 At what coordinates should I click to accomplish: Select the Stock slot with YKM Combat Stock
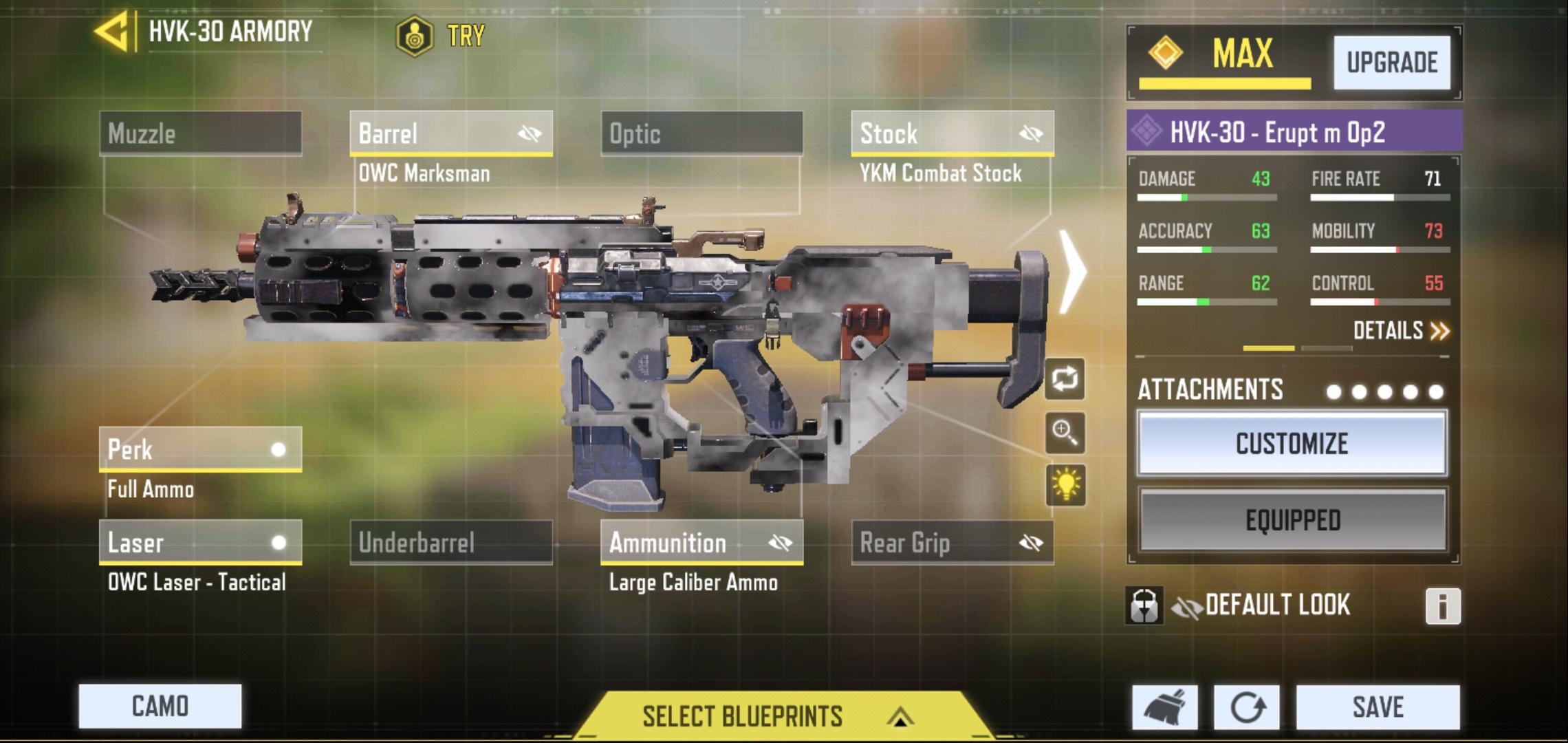click(x=952, y=133)
